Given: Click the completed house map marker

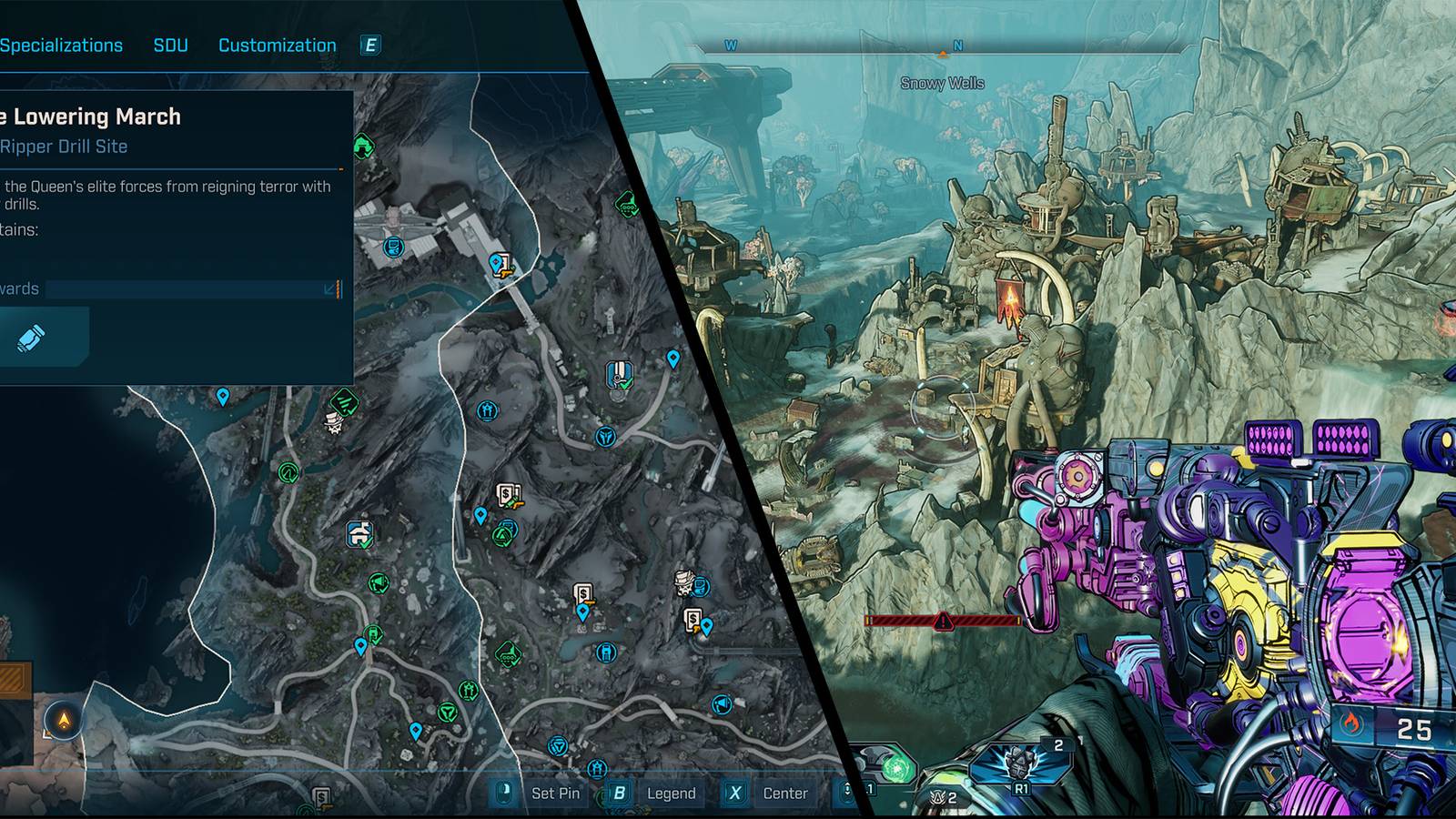Looking at the screenshot, I should [360, 533].
